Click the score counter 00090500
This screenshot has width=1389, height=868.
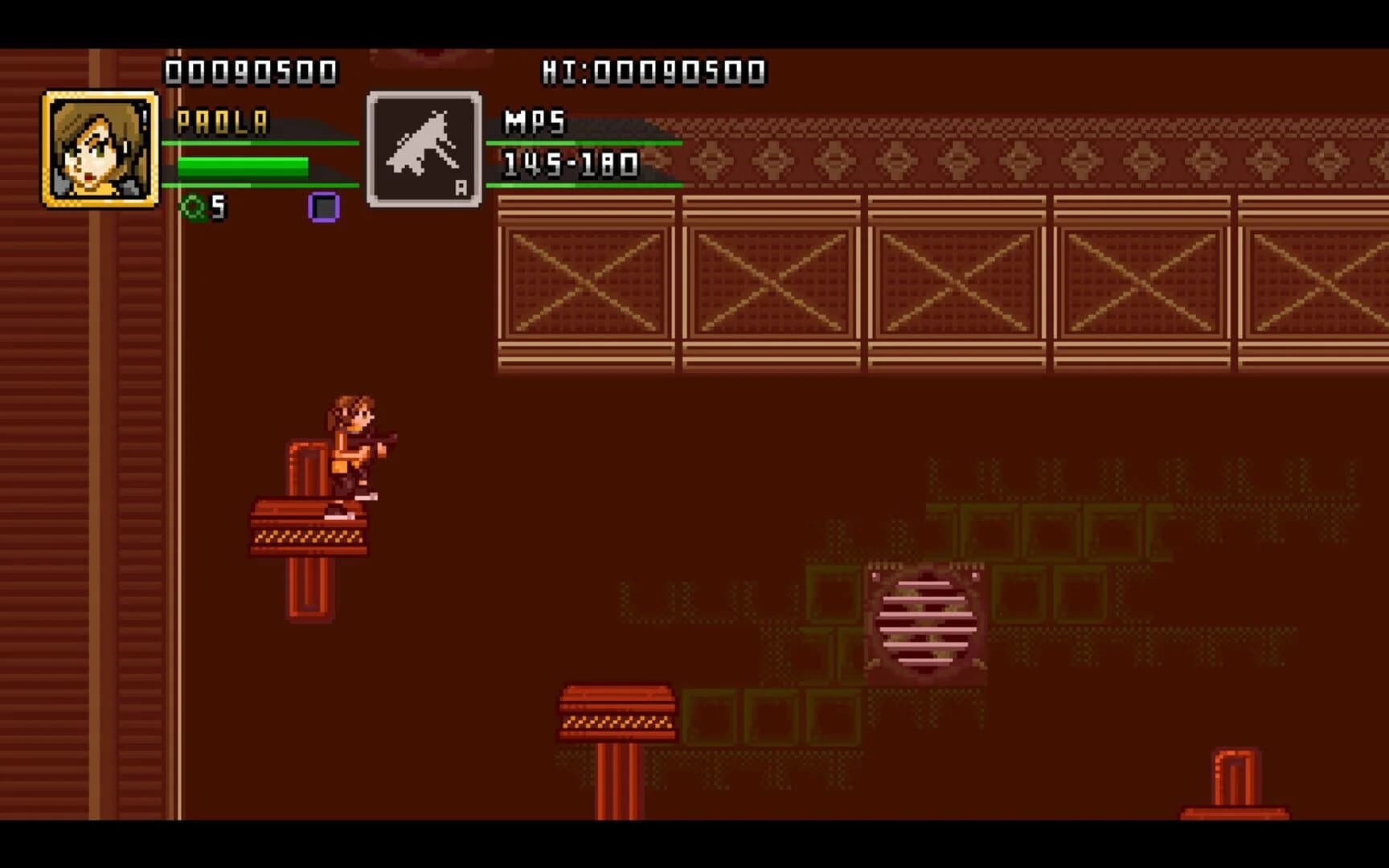(249, 71)
